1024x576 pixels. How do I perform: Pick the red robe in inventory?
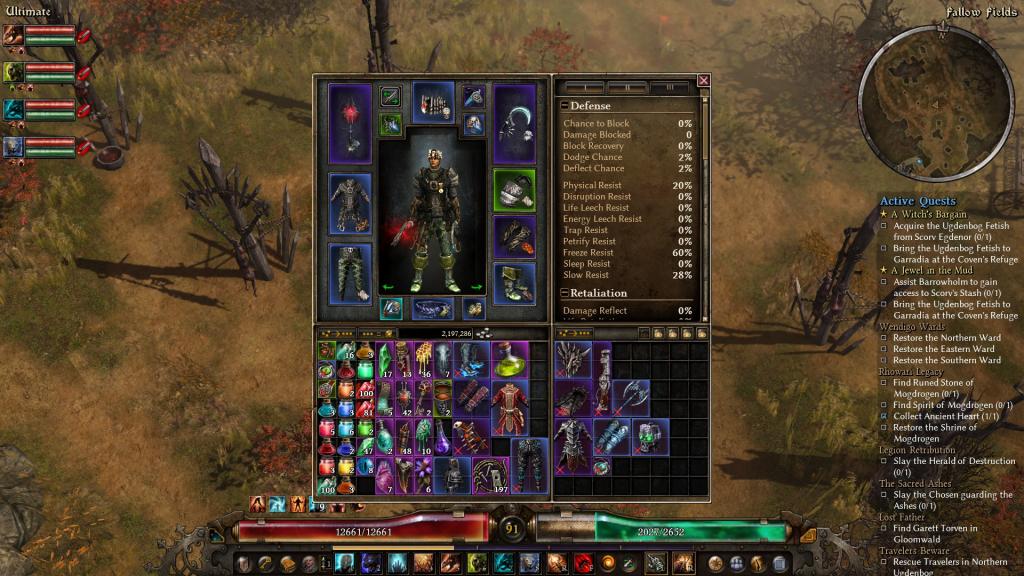click(x=508, y=407)
